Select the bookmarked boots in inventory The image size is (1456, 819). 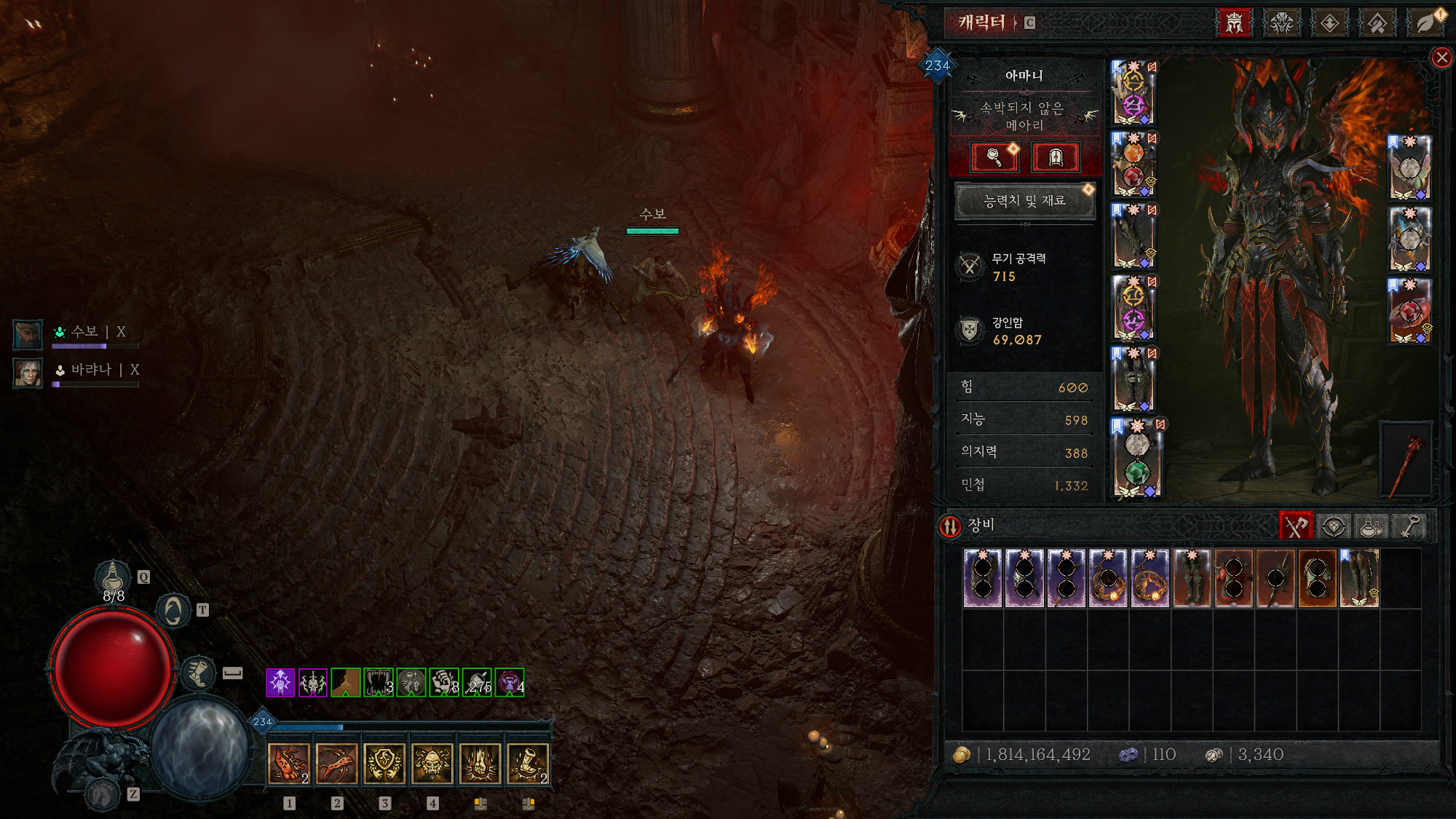pyautogui.click(x=1358, y=578)
